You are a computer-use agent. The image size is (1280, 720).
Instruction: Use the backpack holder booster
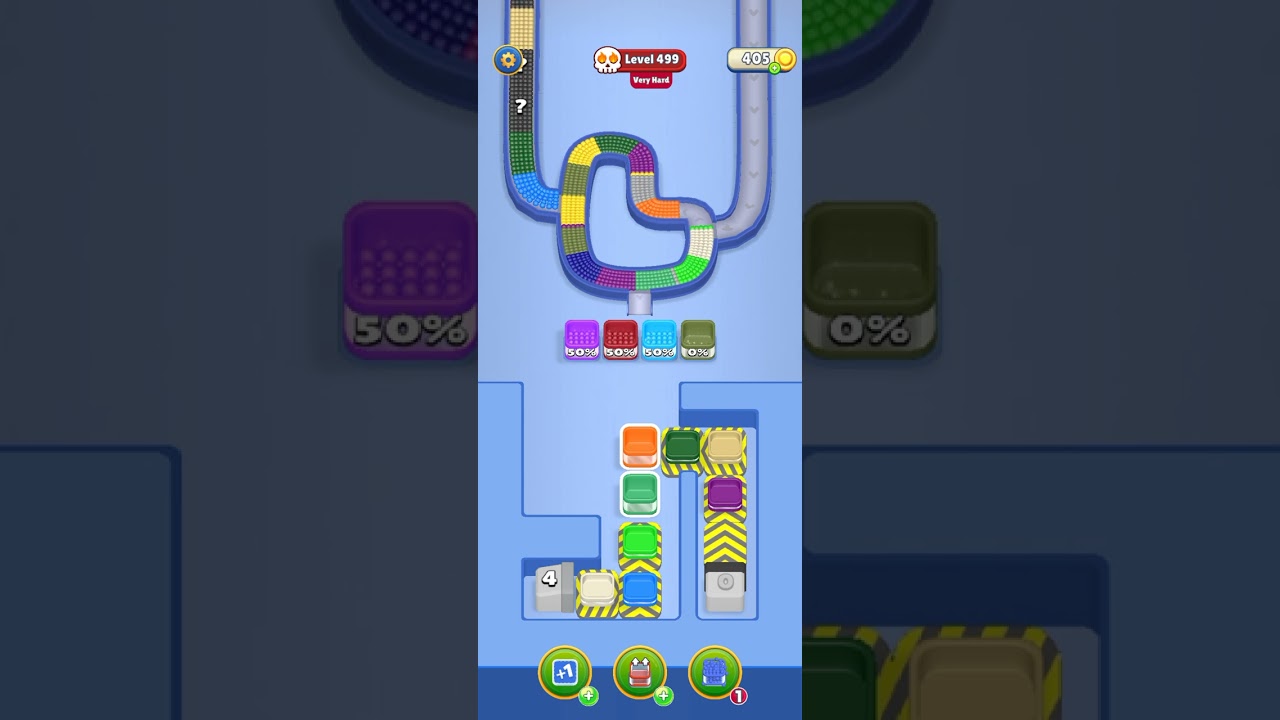640,672
